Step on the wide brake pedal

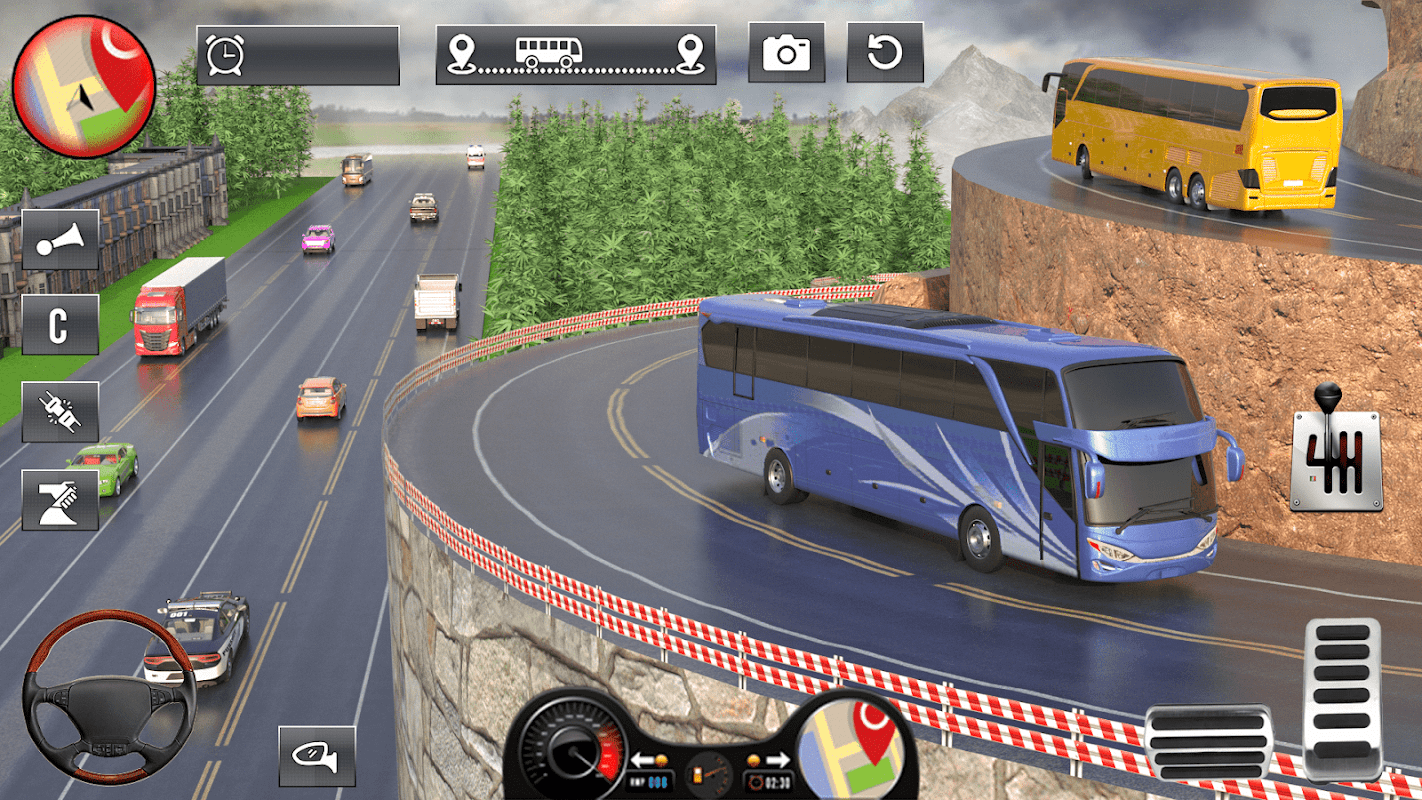(x=1207, y=742)
